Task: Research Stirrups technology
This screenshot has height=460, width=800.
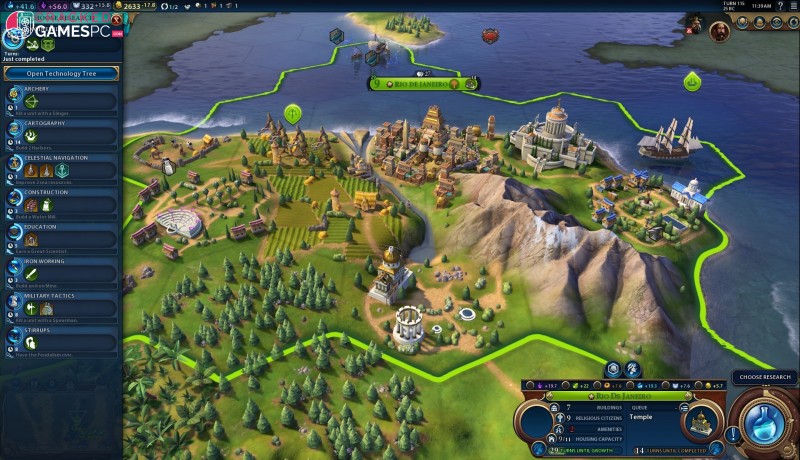Action: 61,338
